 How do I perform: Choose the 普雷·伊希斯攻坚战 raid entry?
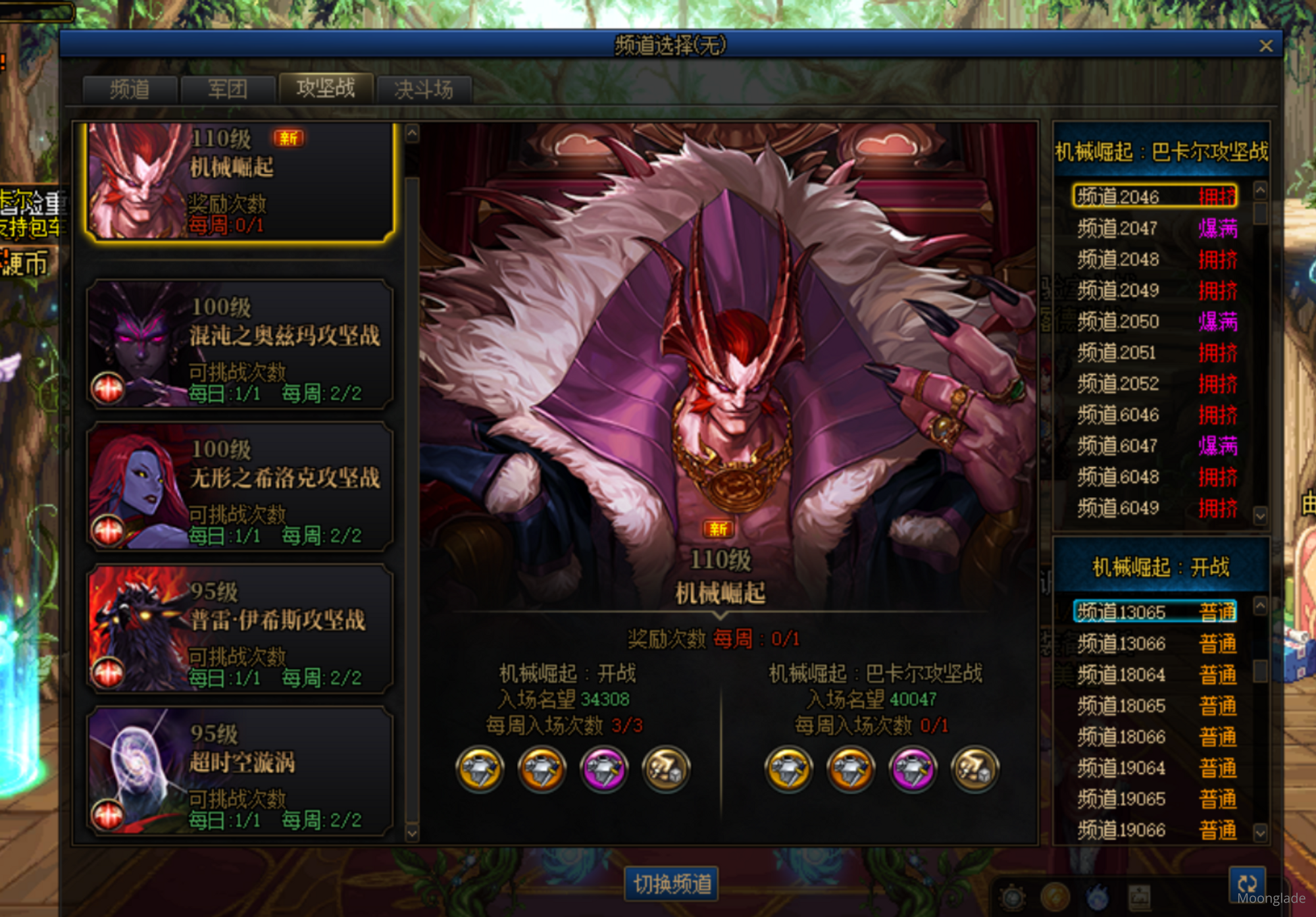coord(240,629)
